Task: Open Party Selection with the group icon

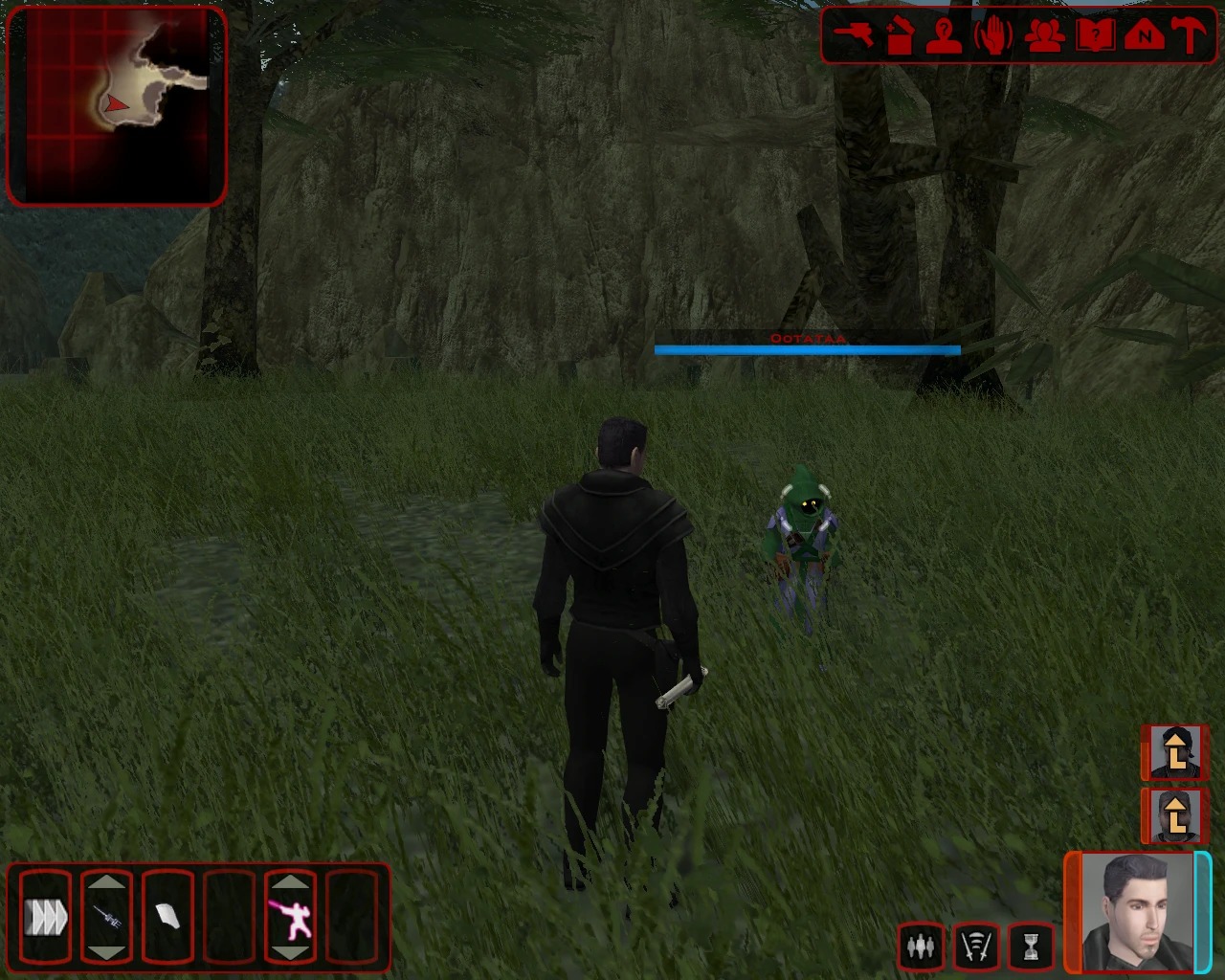Action: [x=1046, y=36]
